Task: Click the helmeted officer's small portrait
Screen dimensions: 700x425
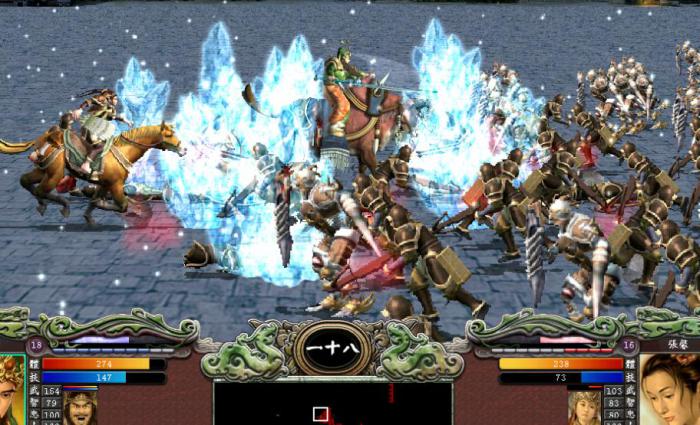Action: point(584,406)
